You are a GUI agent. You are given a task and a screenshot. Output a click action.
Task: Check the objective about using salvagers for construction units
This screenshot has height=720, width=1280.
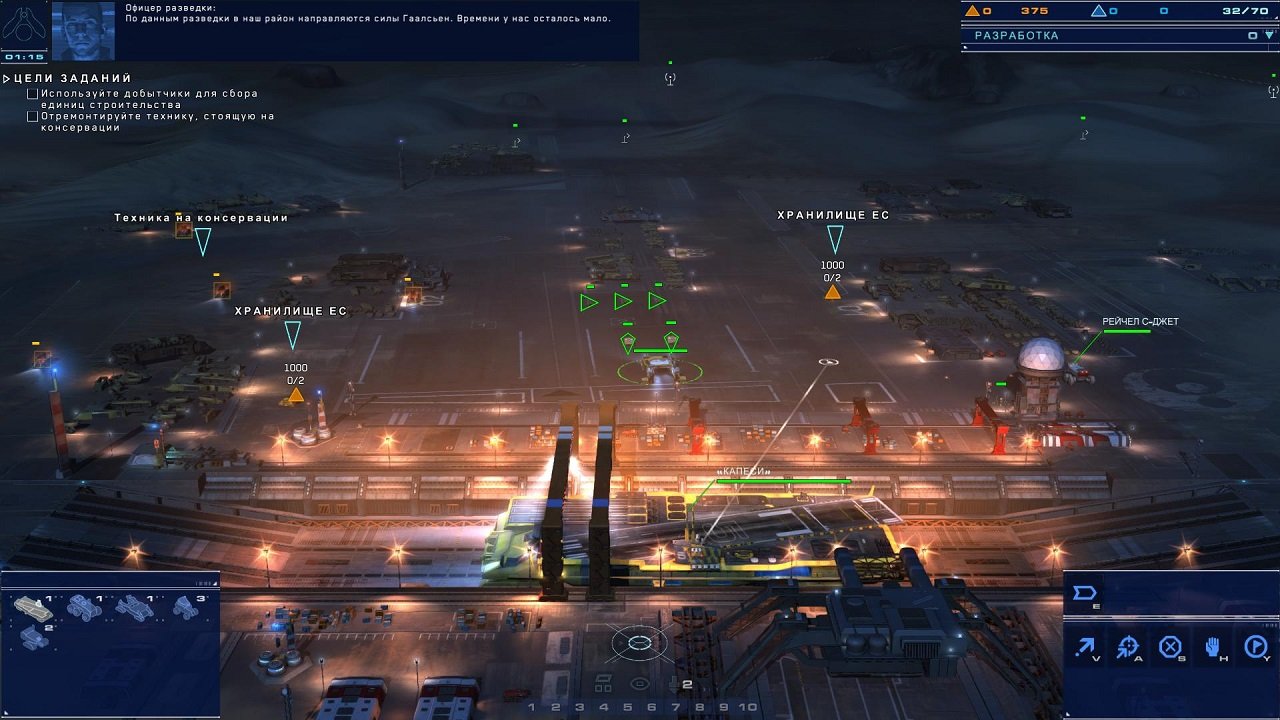(32, 93)
